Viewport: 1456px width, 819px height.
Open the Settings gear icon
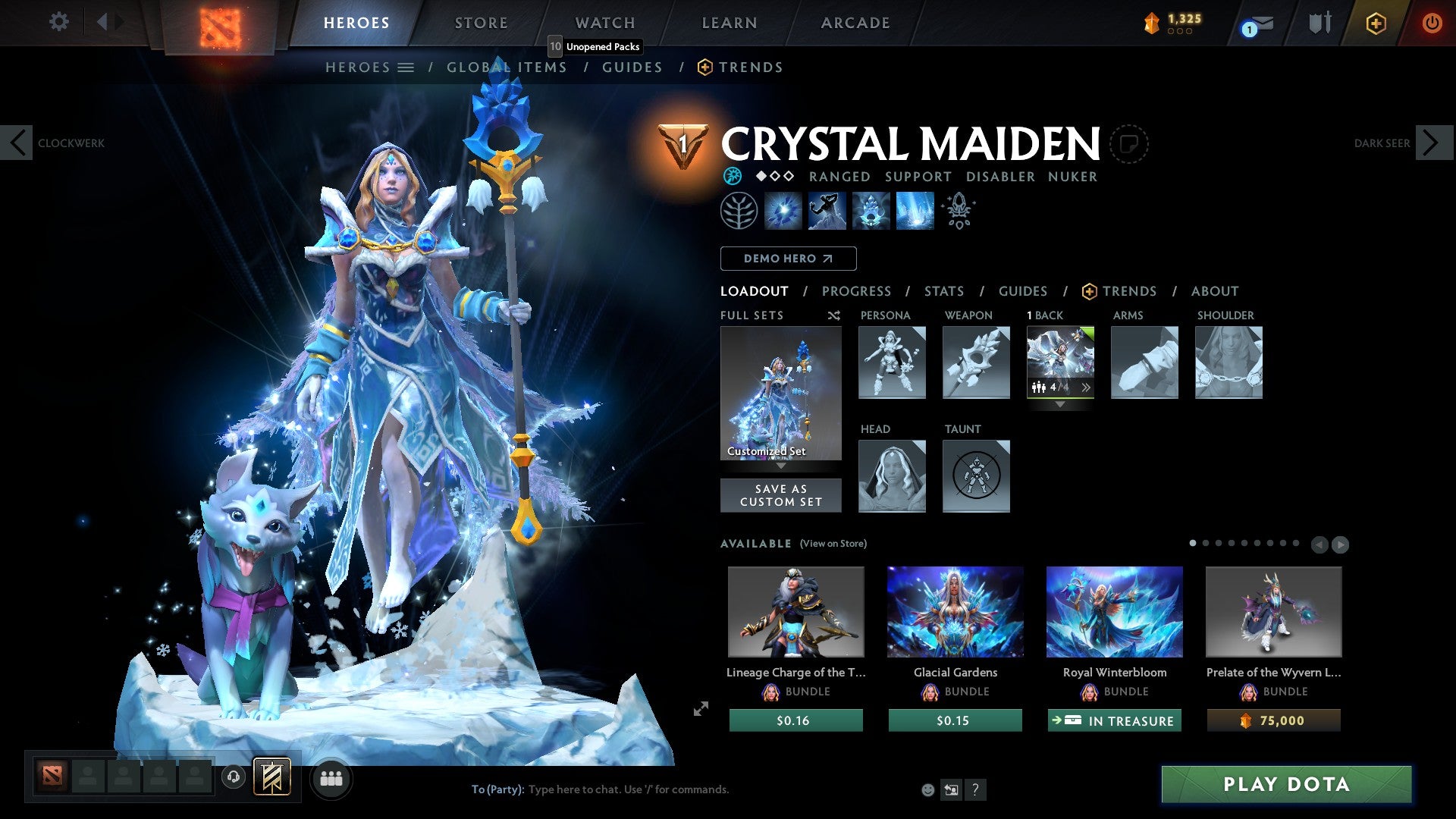click(59, 22)
